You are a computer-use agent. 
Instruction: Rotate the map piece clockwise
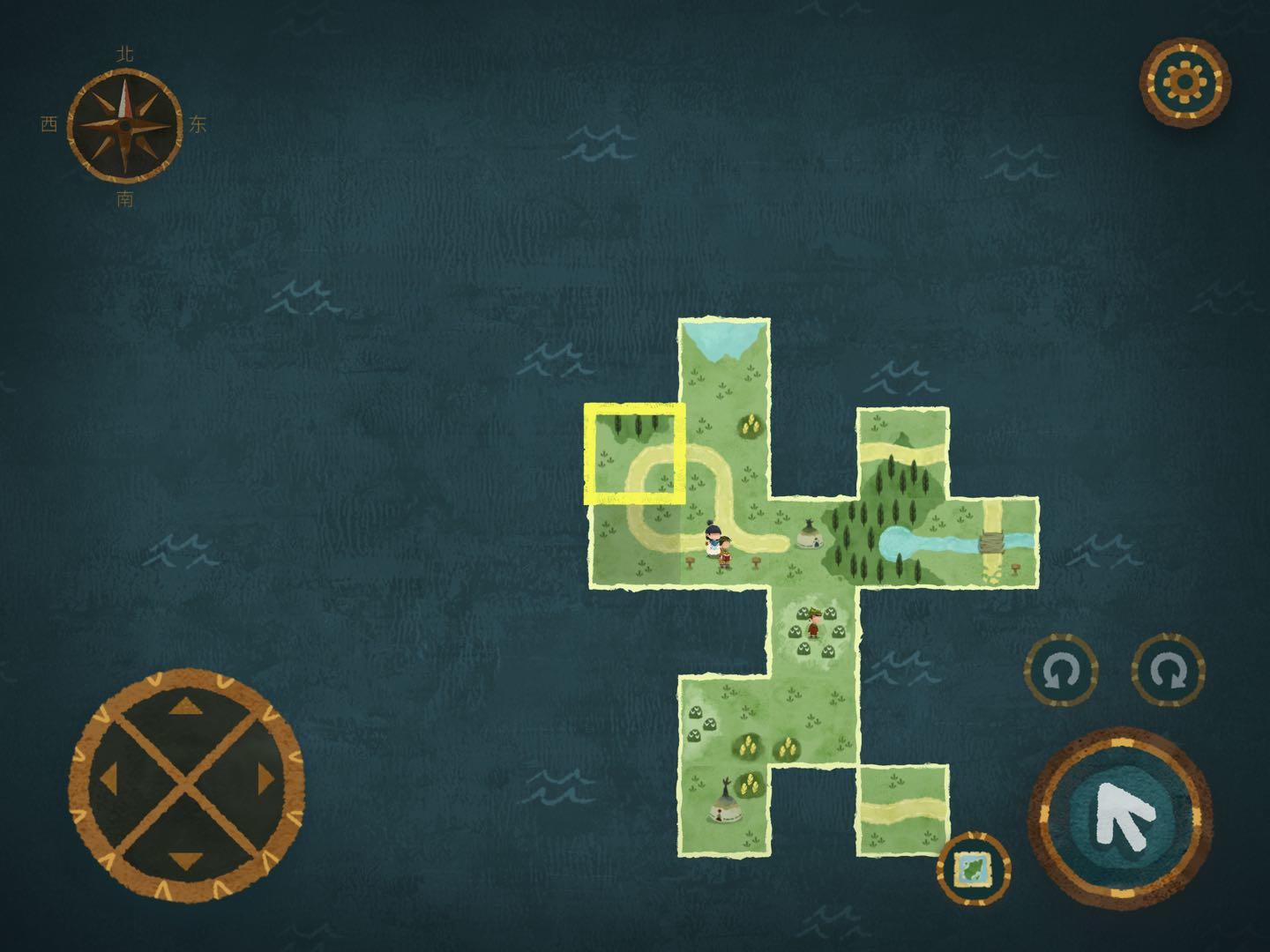(x=1169, y=672)
